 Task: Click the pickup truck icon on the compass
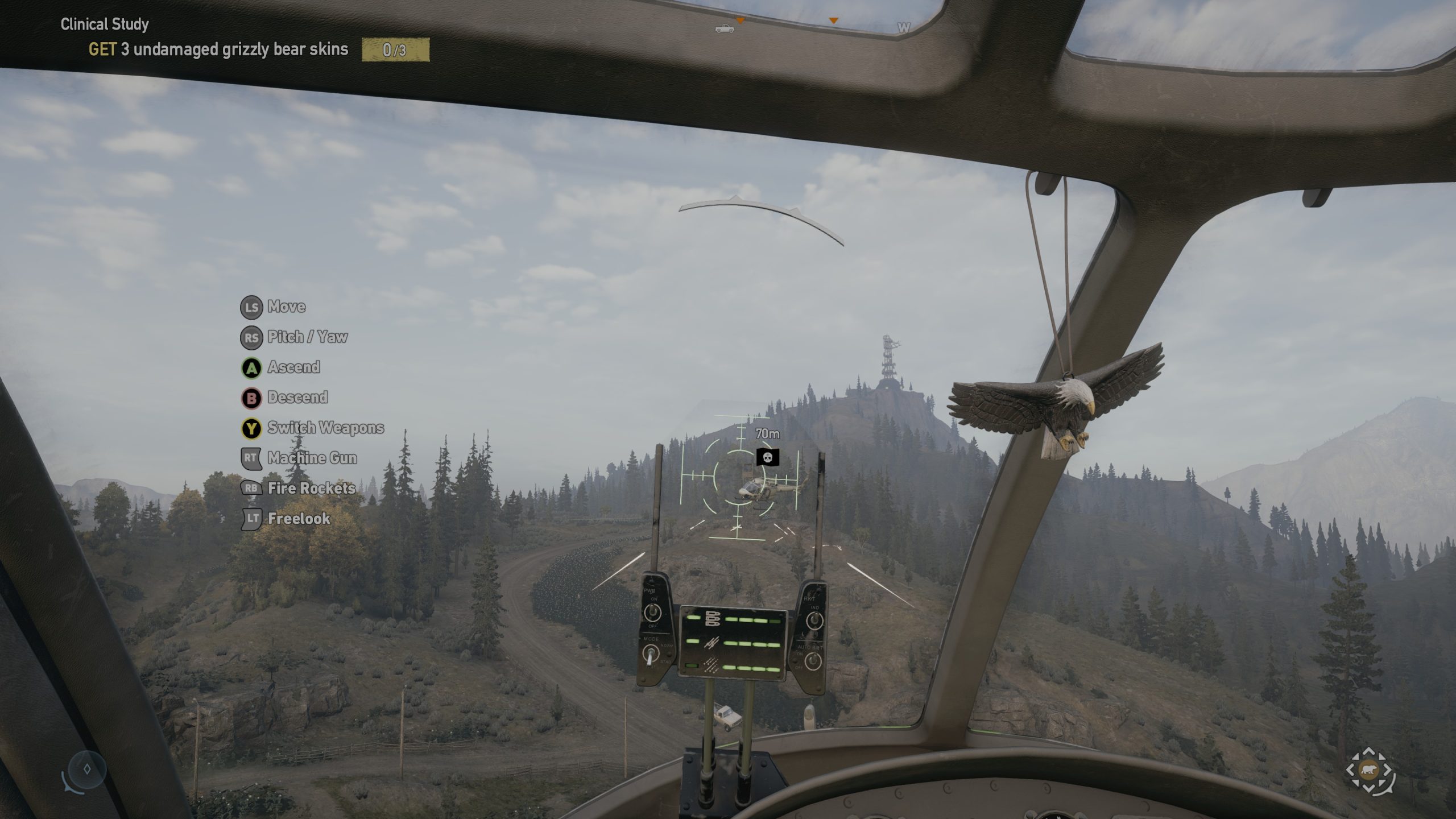[724, 28]
